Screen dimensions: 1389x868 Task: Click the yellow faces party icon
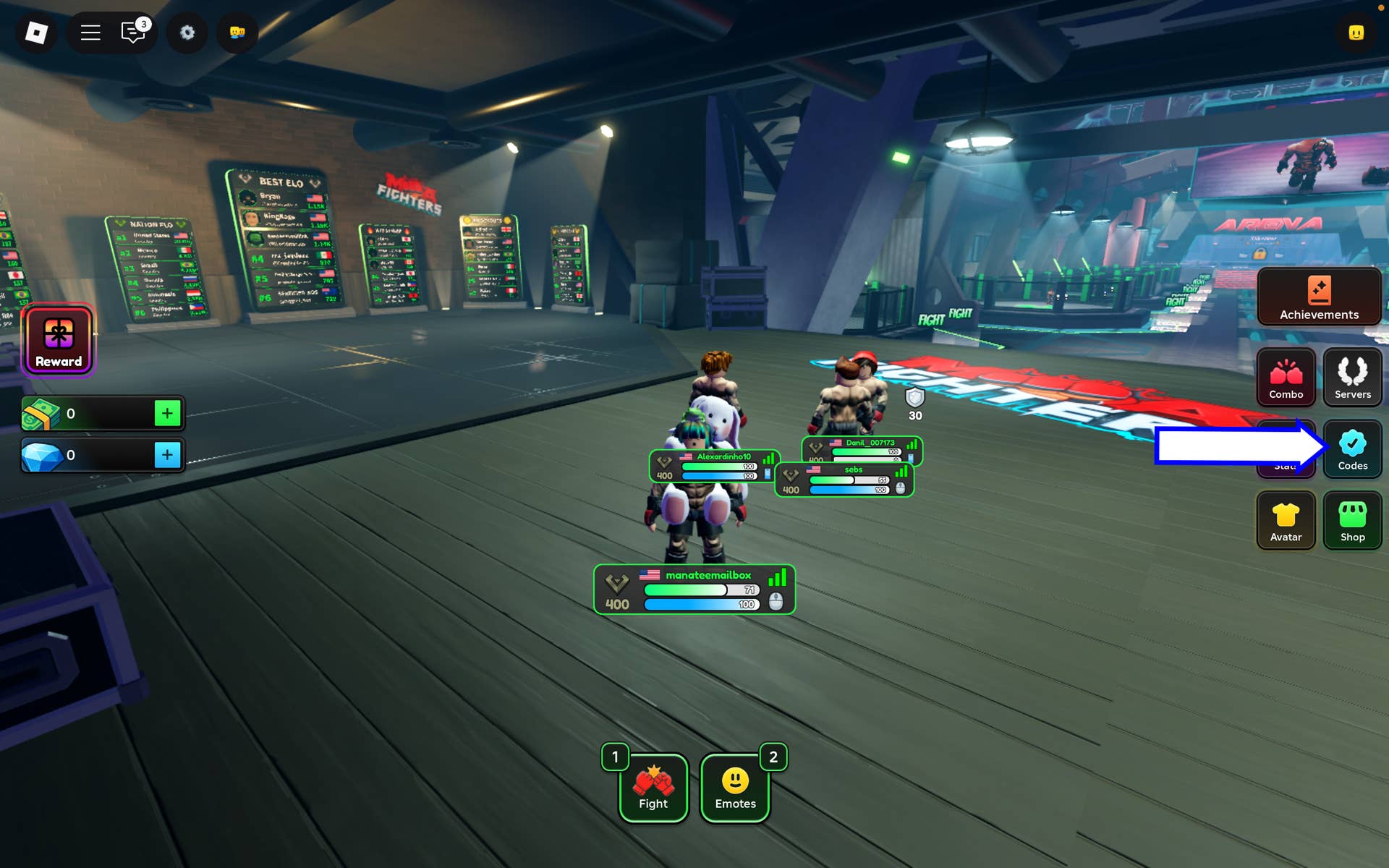point(237,33)
